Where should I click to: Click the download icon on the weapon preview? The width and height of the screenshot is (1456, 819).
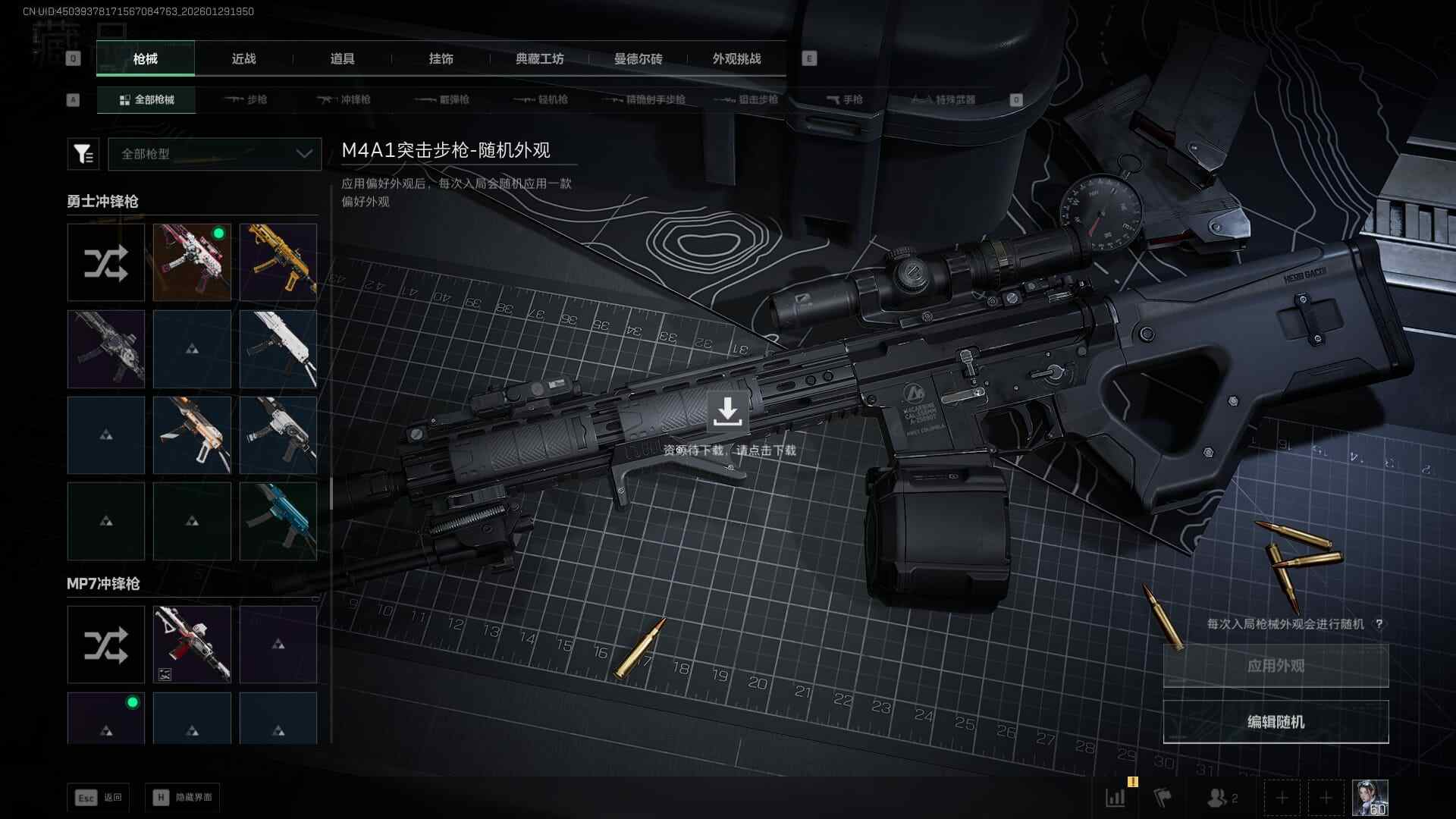point(727,412)
